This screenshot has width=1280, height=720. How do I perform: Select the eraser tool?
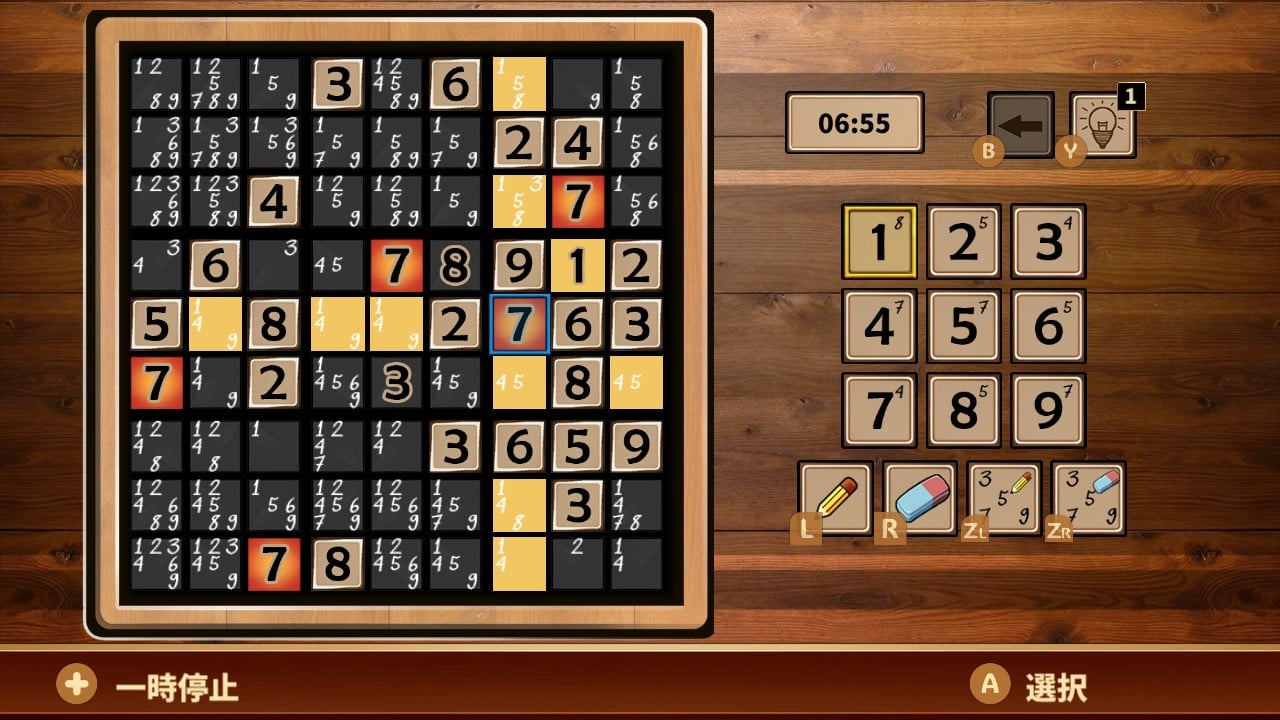click(x=918, y=497)
